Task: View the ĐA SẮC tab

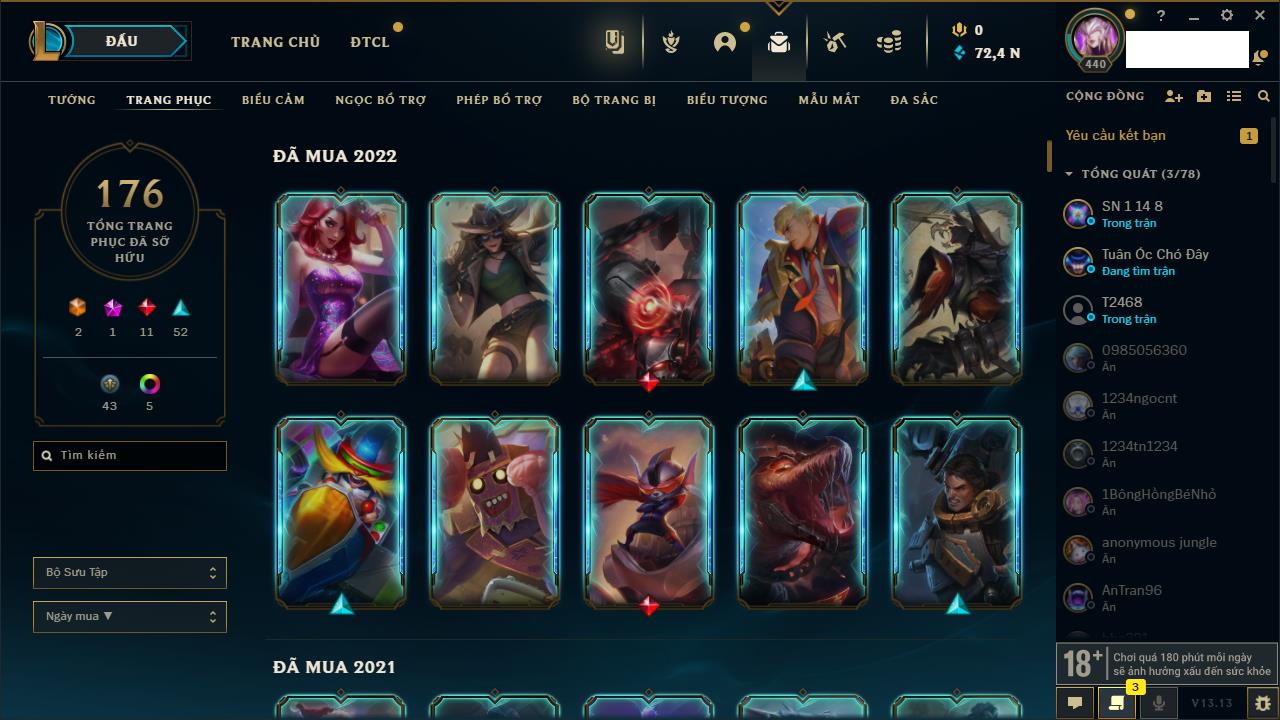Action: click(914, 100)
